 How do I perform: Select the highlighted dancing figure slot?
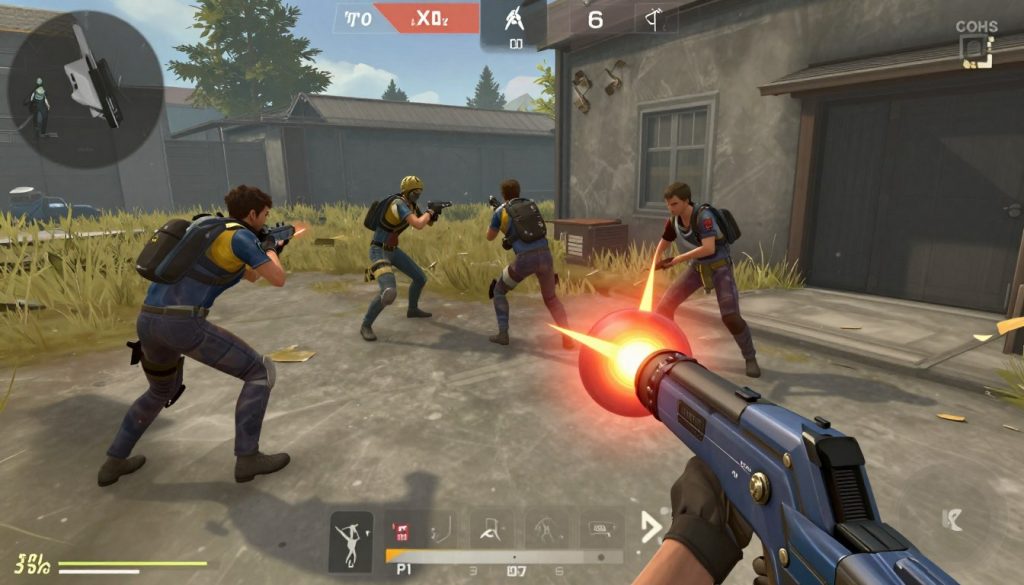tap(350, 529)
